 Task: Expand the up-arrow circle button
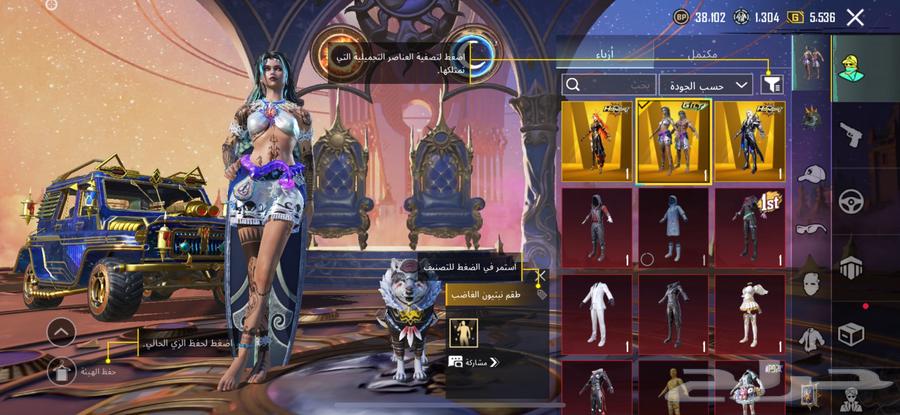tap(61, 332)
